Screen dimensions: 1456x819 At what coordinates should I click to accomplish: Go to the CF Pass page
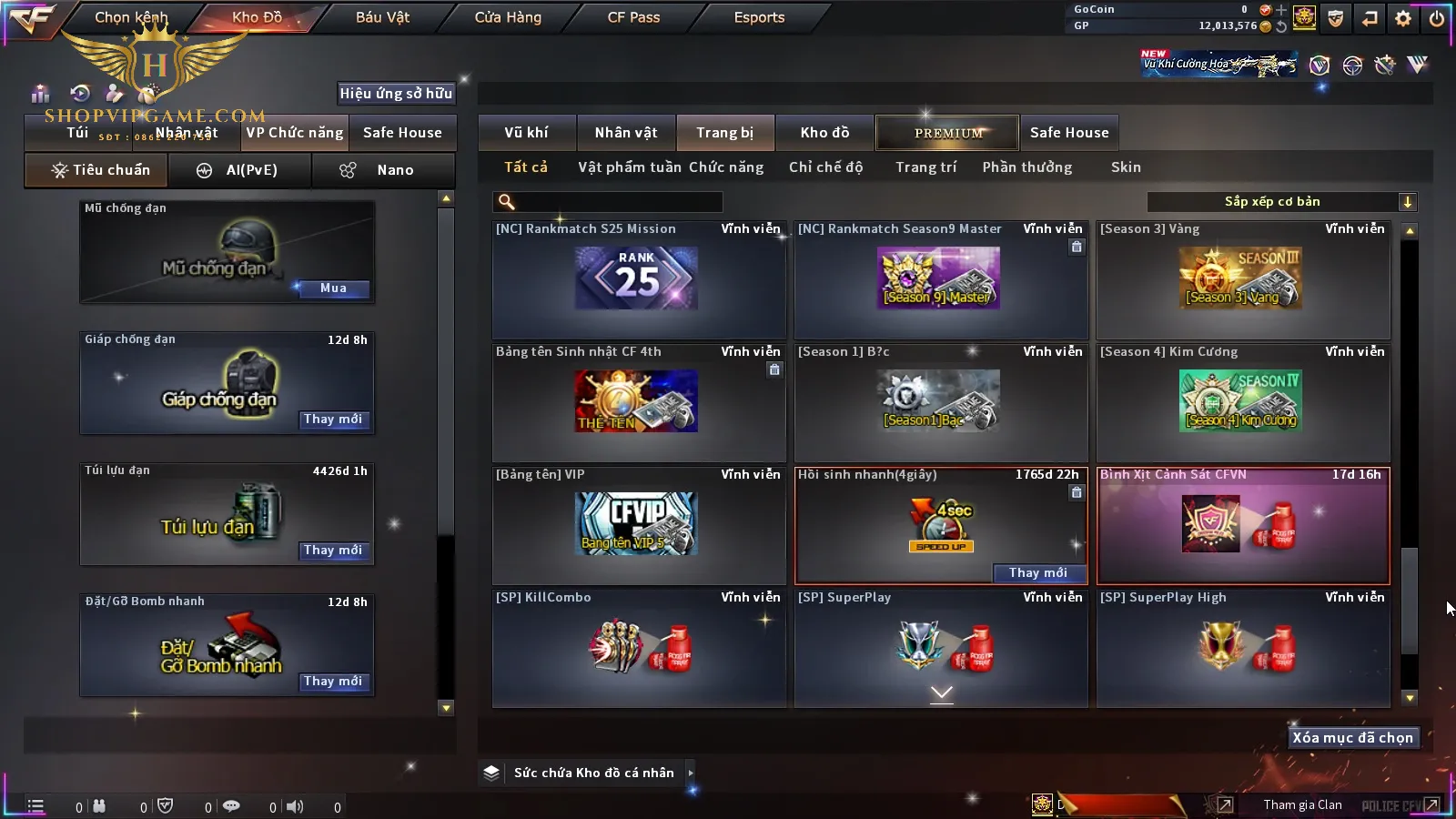633,17
